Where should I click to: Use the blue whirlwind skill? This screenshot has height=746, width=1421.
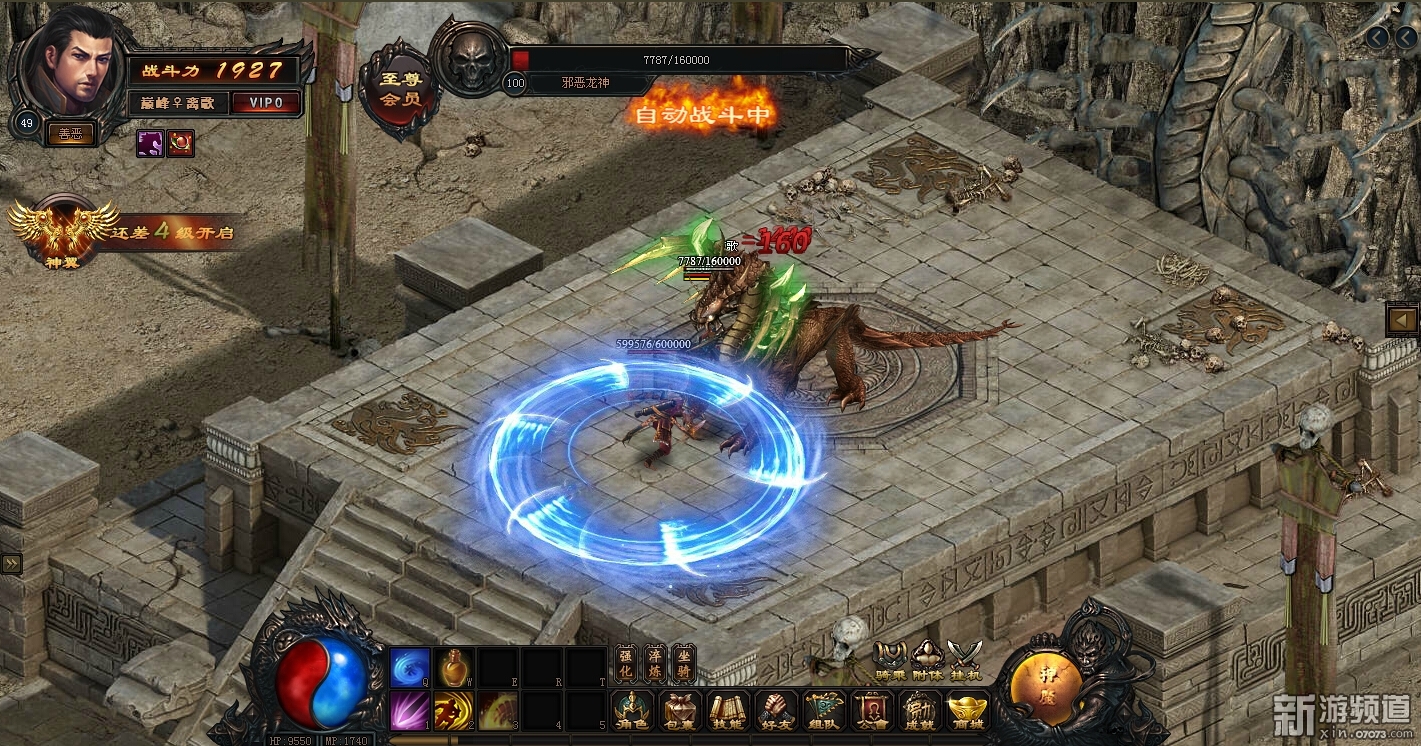click(x=410, y=667)
